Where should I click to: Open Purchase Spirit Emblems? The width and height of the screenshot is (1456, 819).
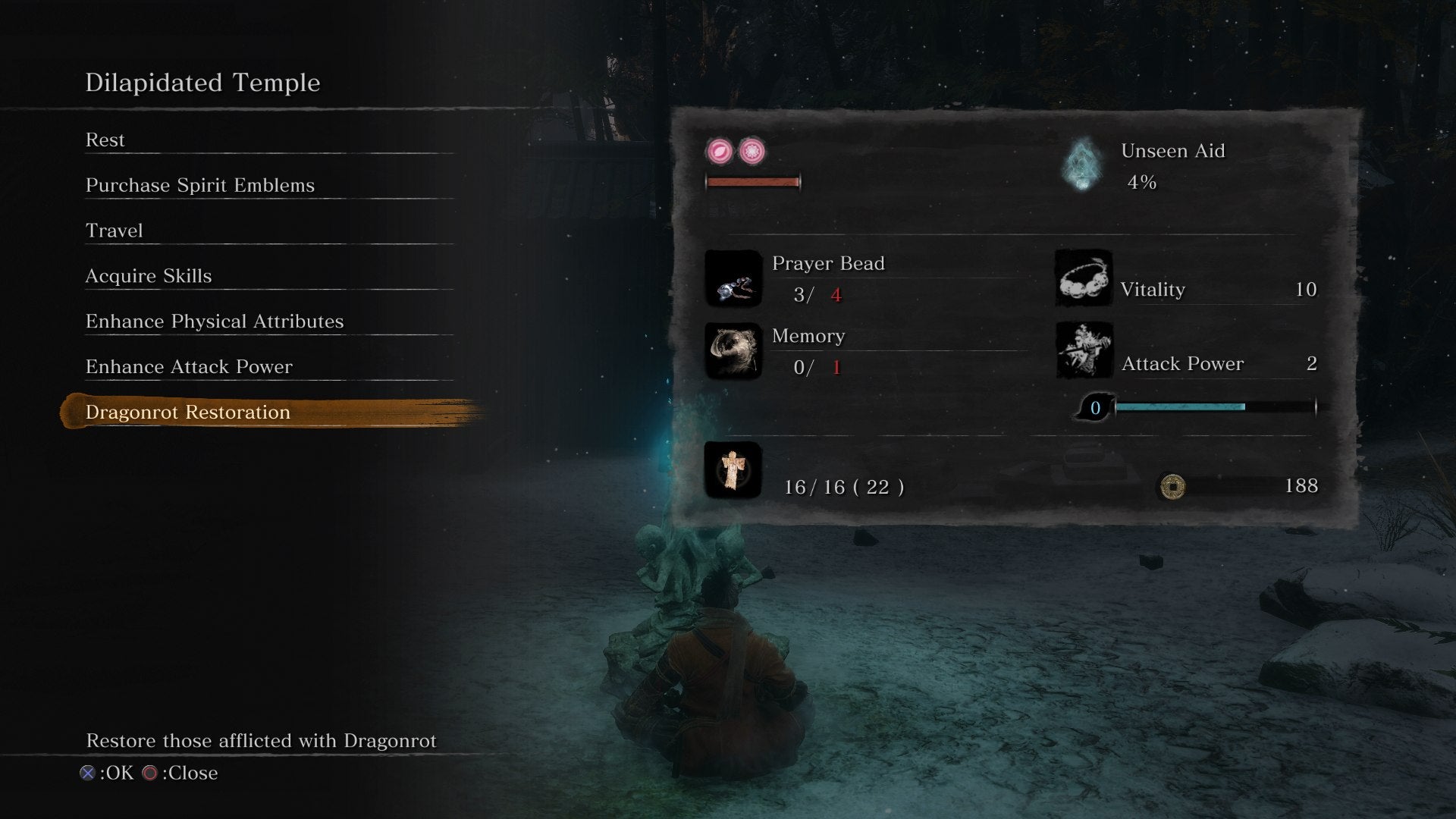pyautogui.click(x=199, y=186)
